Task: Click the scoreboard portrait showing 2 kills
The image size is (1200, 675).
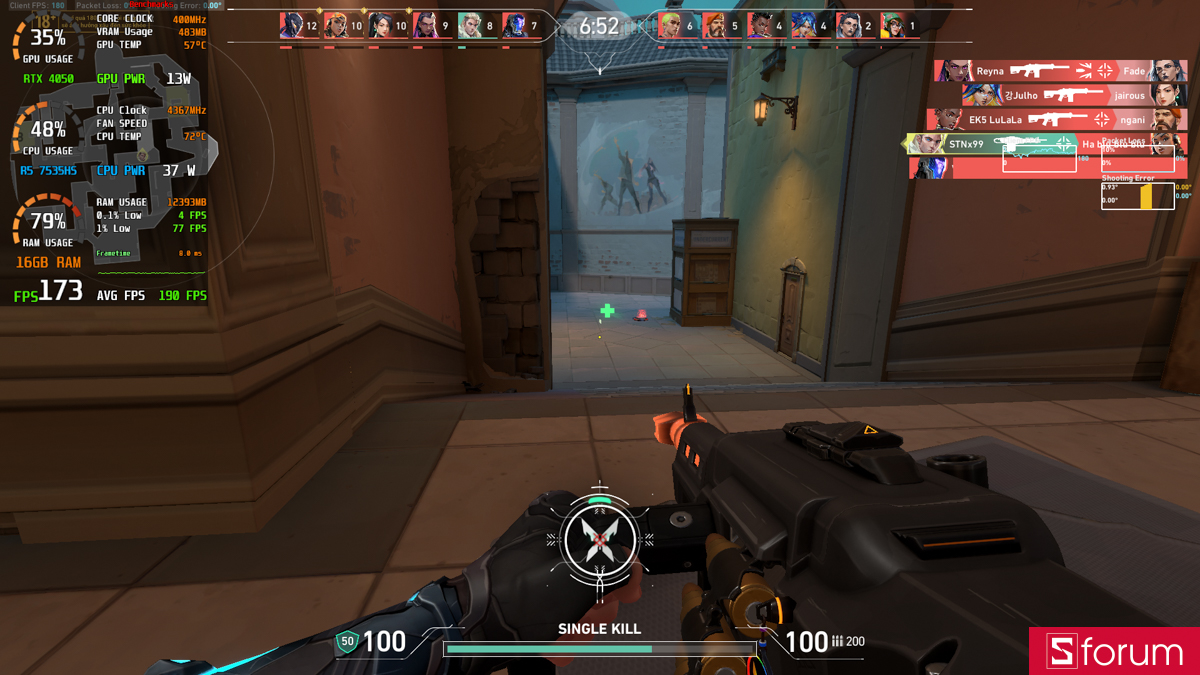Action: [x=848, y=26]
